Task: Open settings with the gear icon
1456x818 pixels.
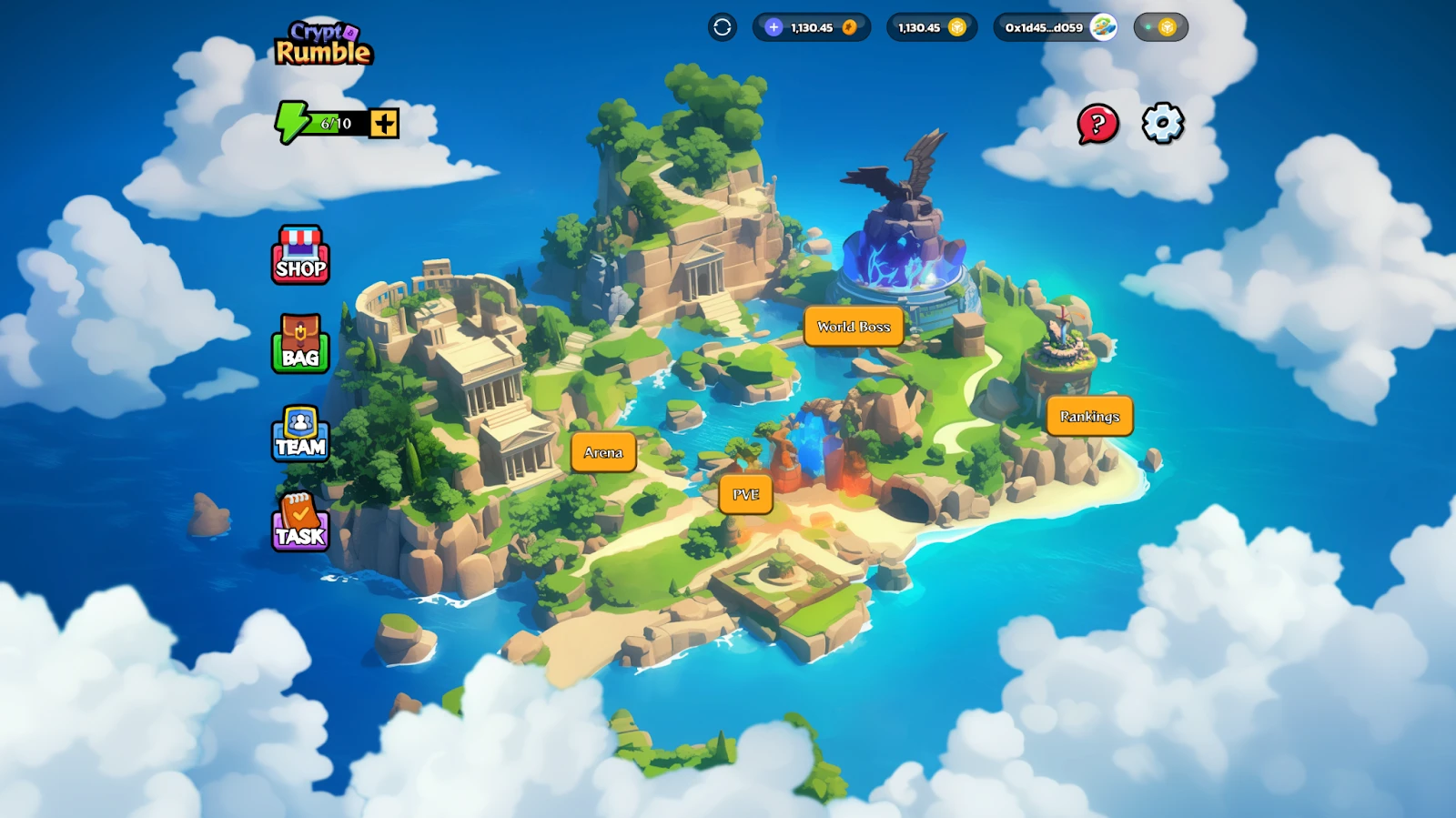Action: (1163, 123)
